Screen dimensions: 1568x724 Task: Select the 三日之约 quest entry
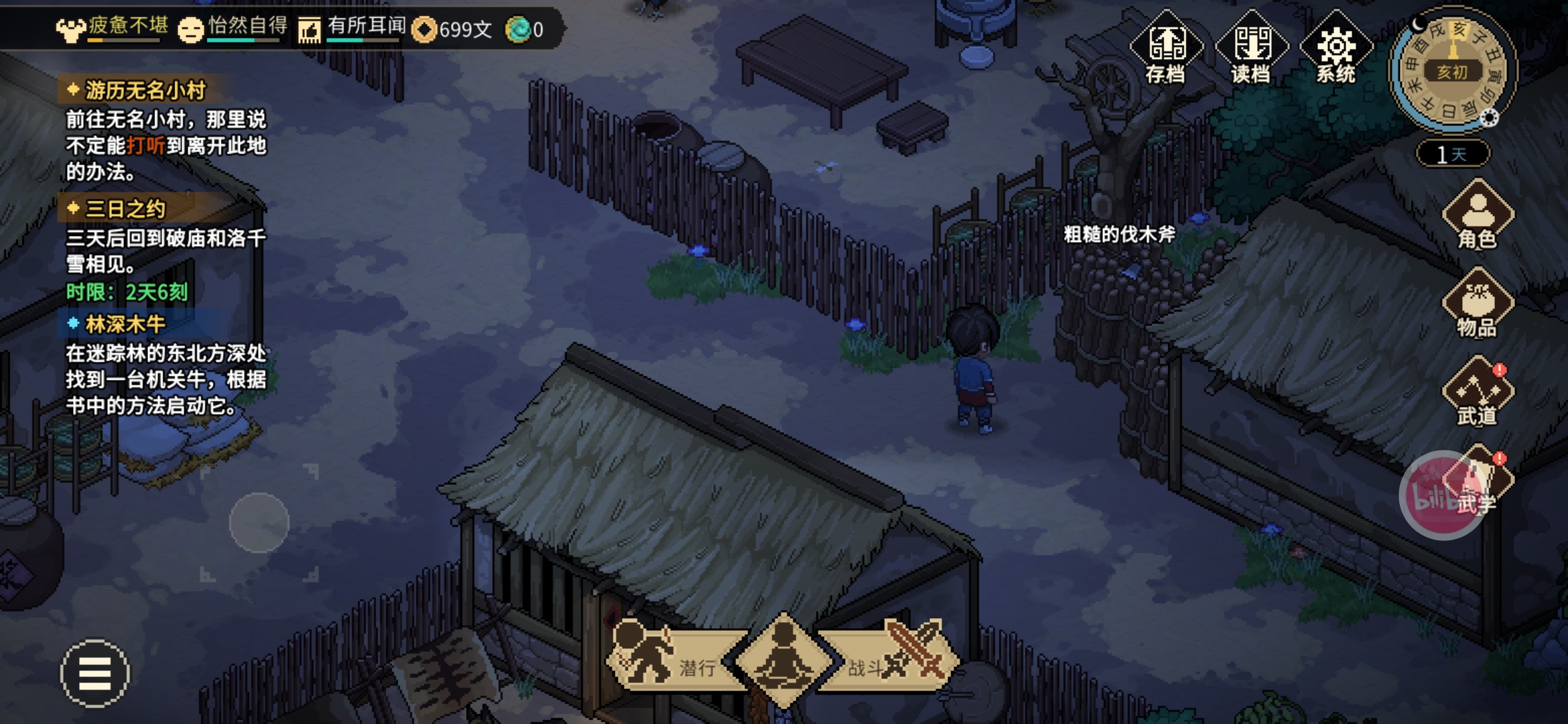(x=125, y=209)
